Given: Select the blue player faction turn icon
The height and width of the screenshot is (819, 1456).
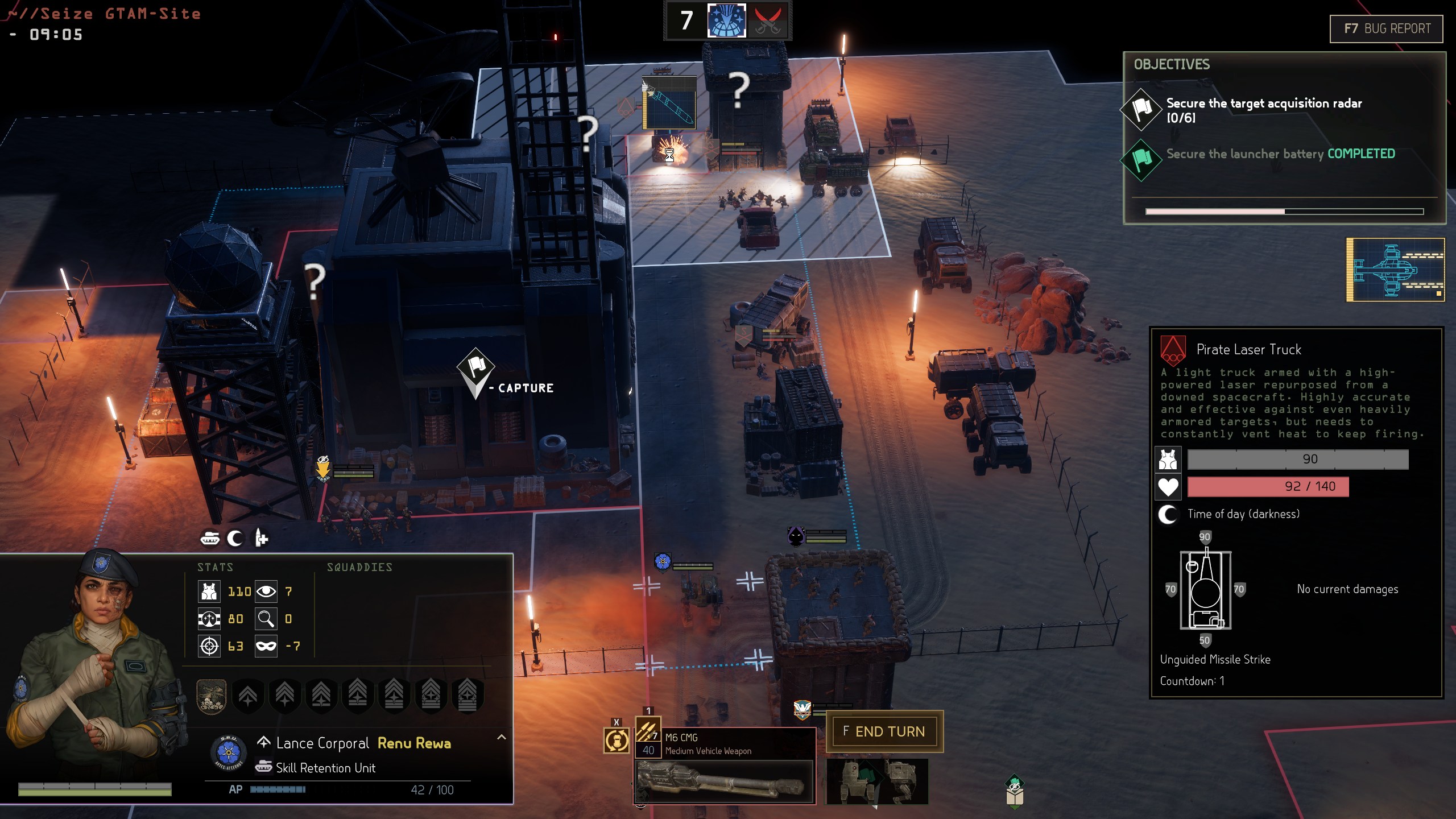Looking at the screenshot, I should pyautogui.click(x=726, y=20).
